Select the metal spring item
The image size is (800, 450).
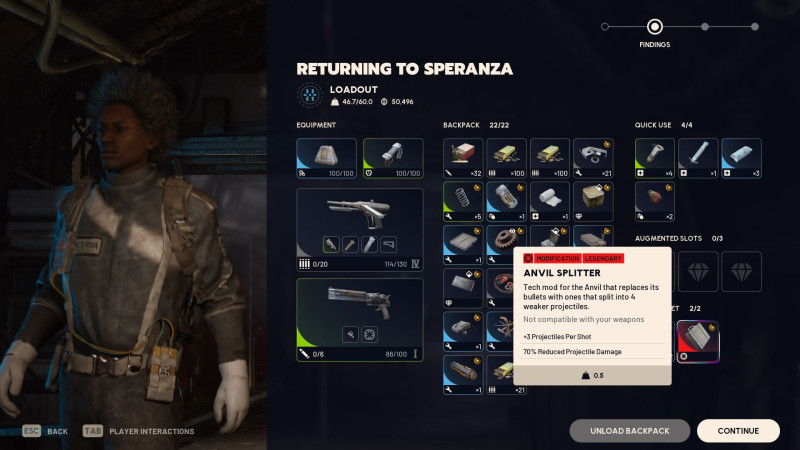pos(463,202)
